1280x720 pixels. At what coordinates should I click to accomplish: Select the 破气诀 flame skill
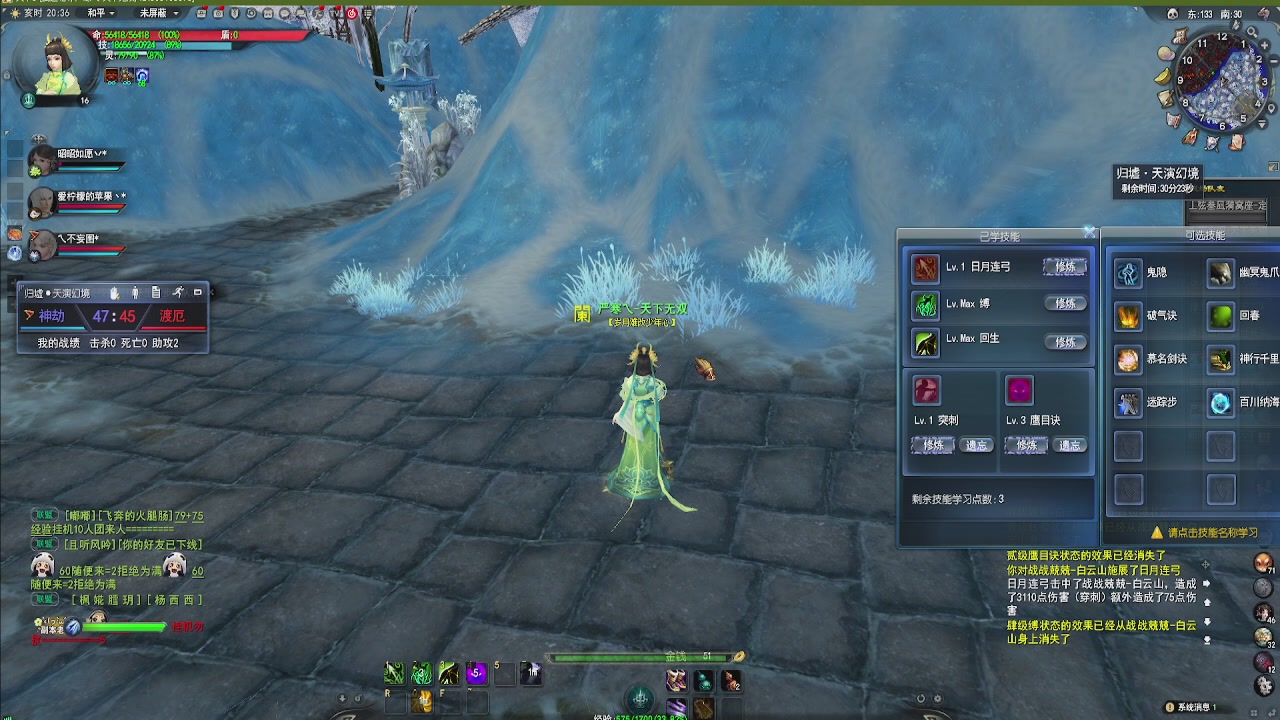click(x=1129, y=317)
